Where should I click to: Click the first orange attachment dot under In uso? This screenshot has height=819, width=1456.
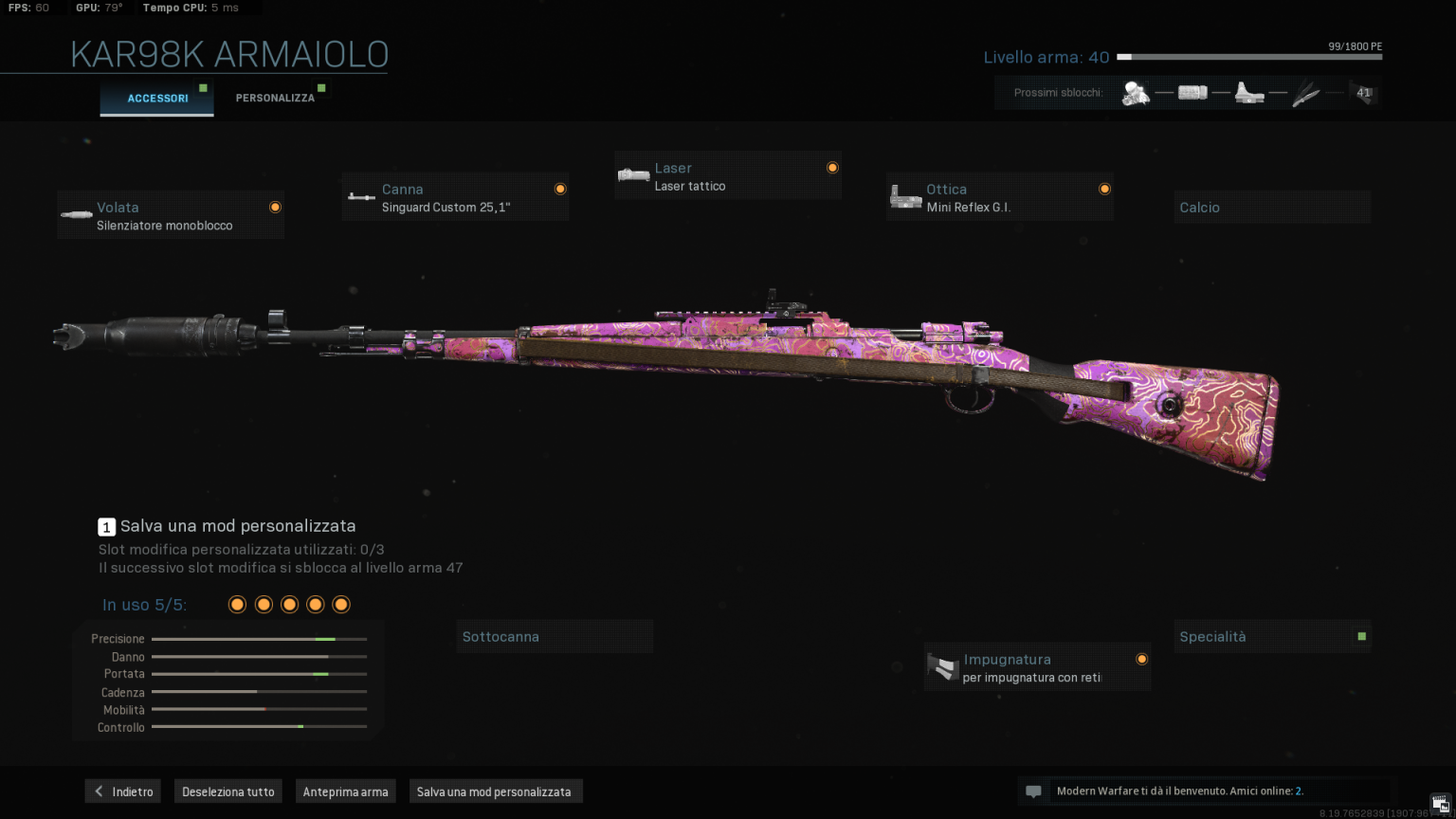(237, 604)
